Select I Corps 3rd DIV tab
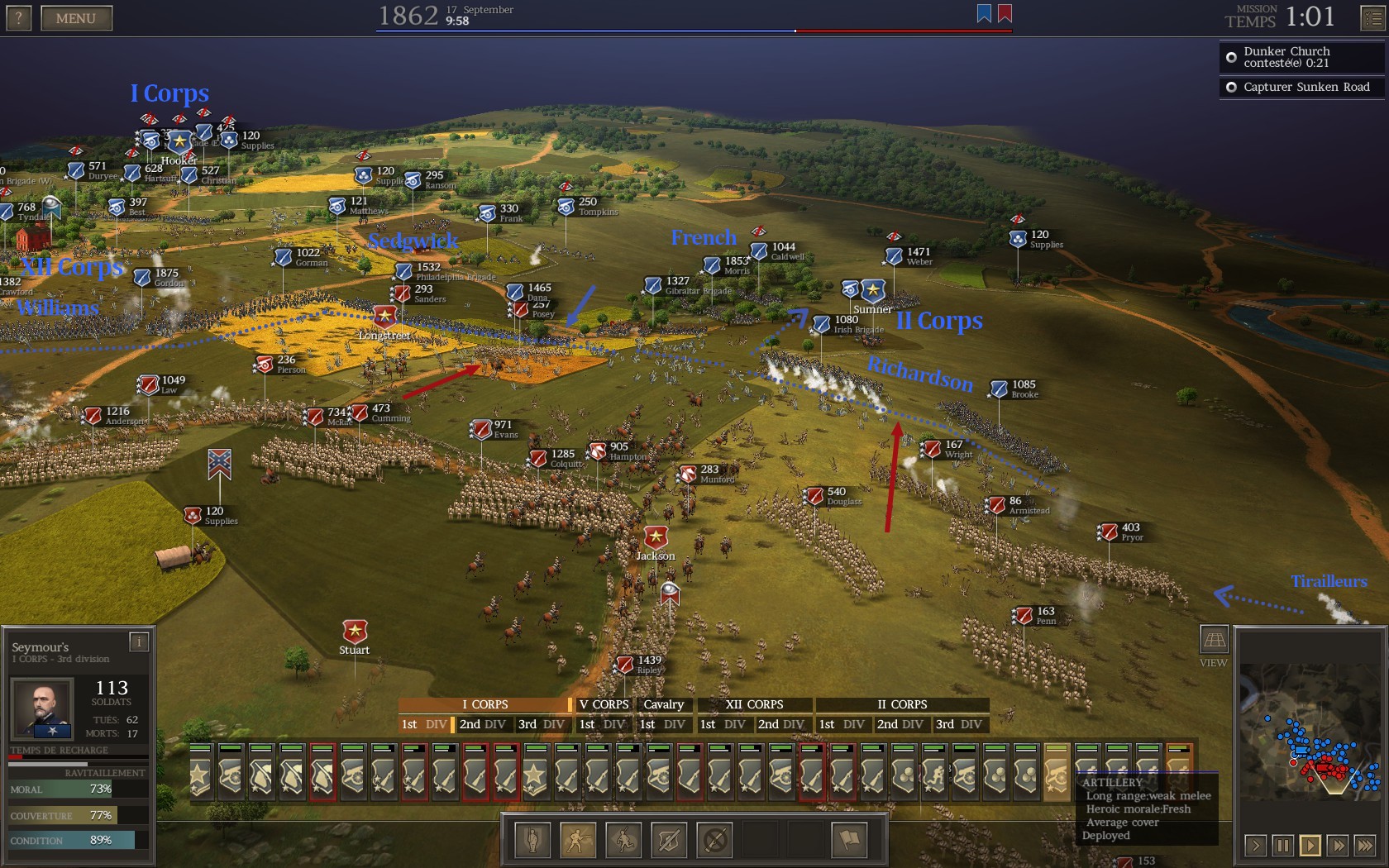This screenshot has width=1389, height=868. [541, 724]
